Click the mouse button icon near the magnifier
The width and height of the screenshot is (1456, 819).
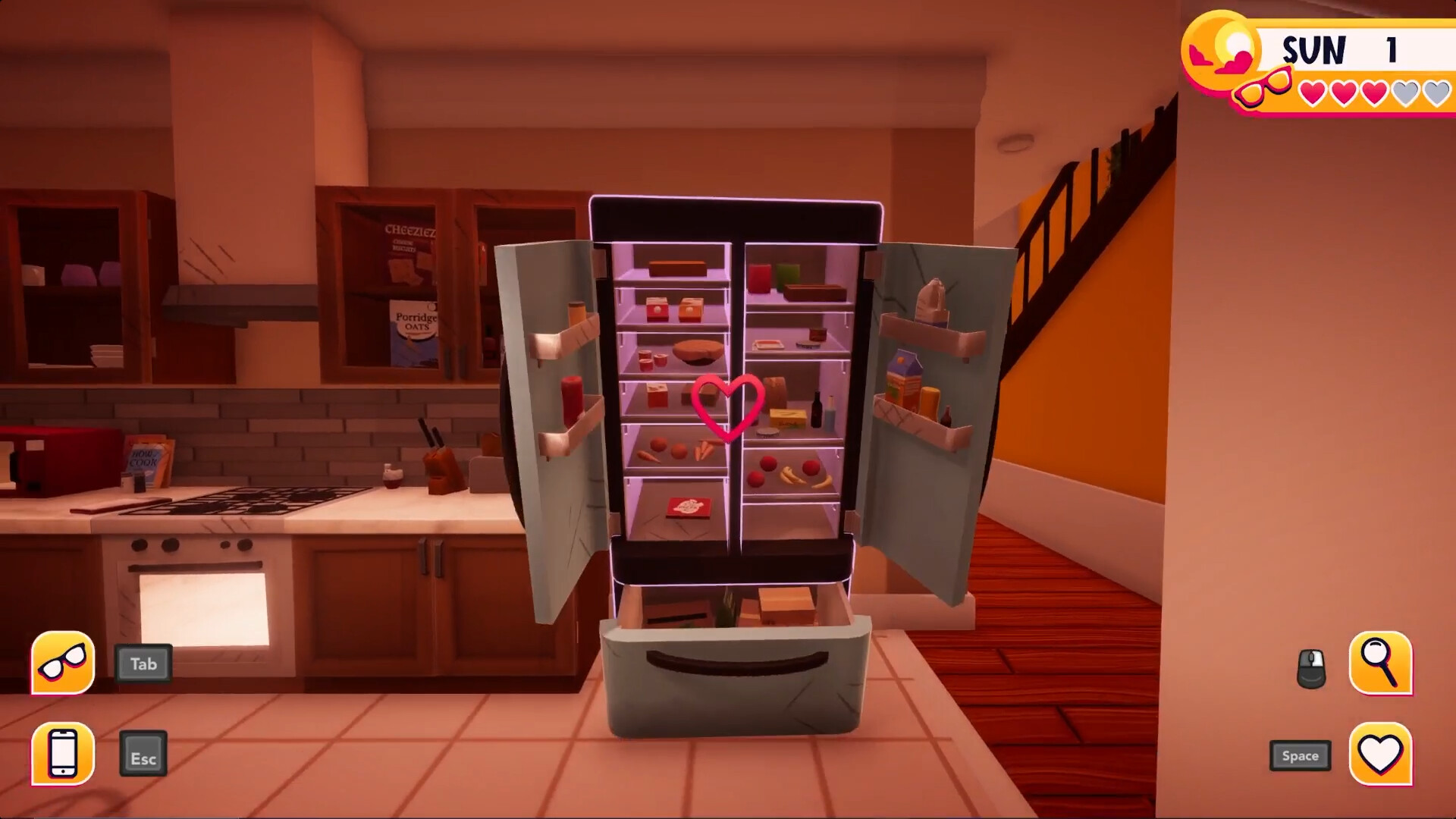[1313, 667]
